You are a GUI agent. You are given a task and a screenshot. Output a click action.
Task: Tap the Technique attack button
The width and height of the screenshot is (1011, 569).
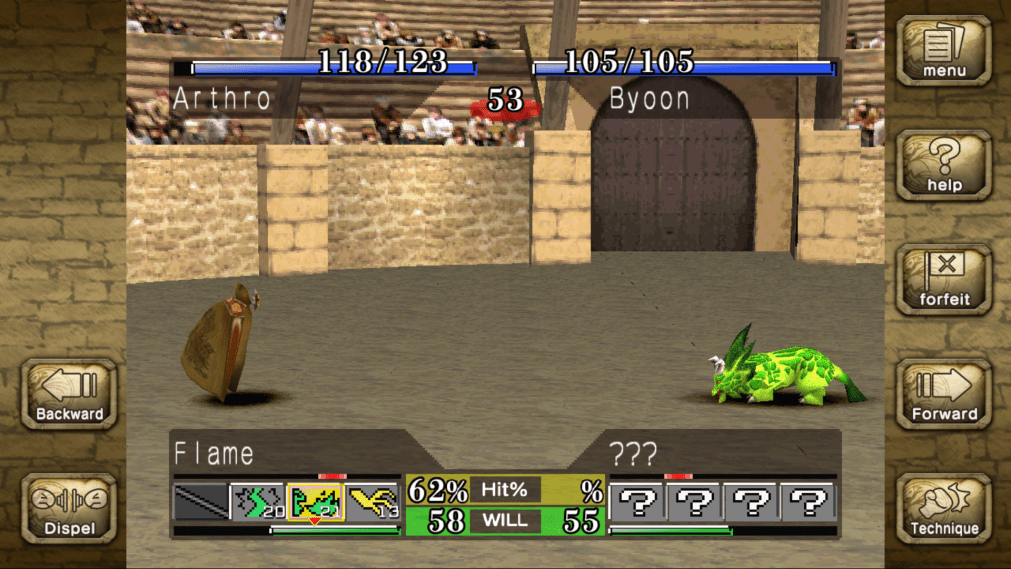[x=943, y=508]
